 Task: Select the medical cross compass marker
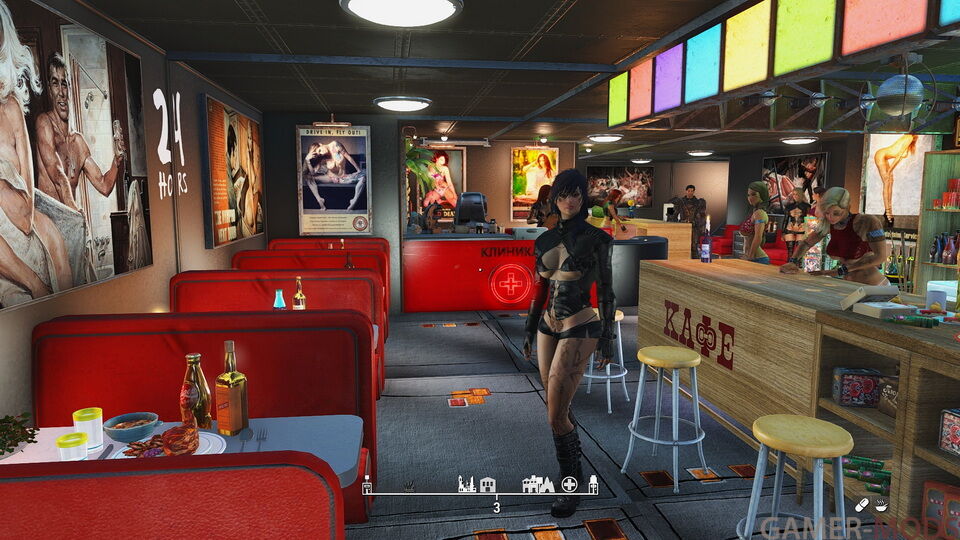click(569, 485)
